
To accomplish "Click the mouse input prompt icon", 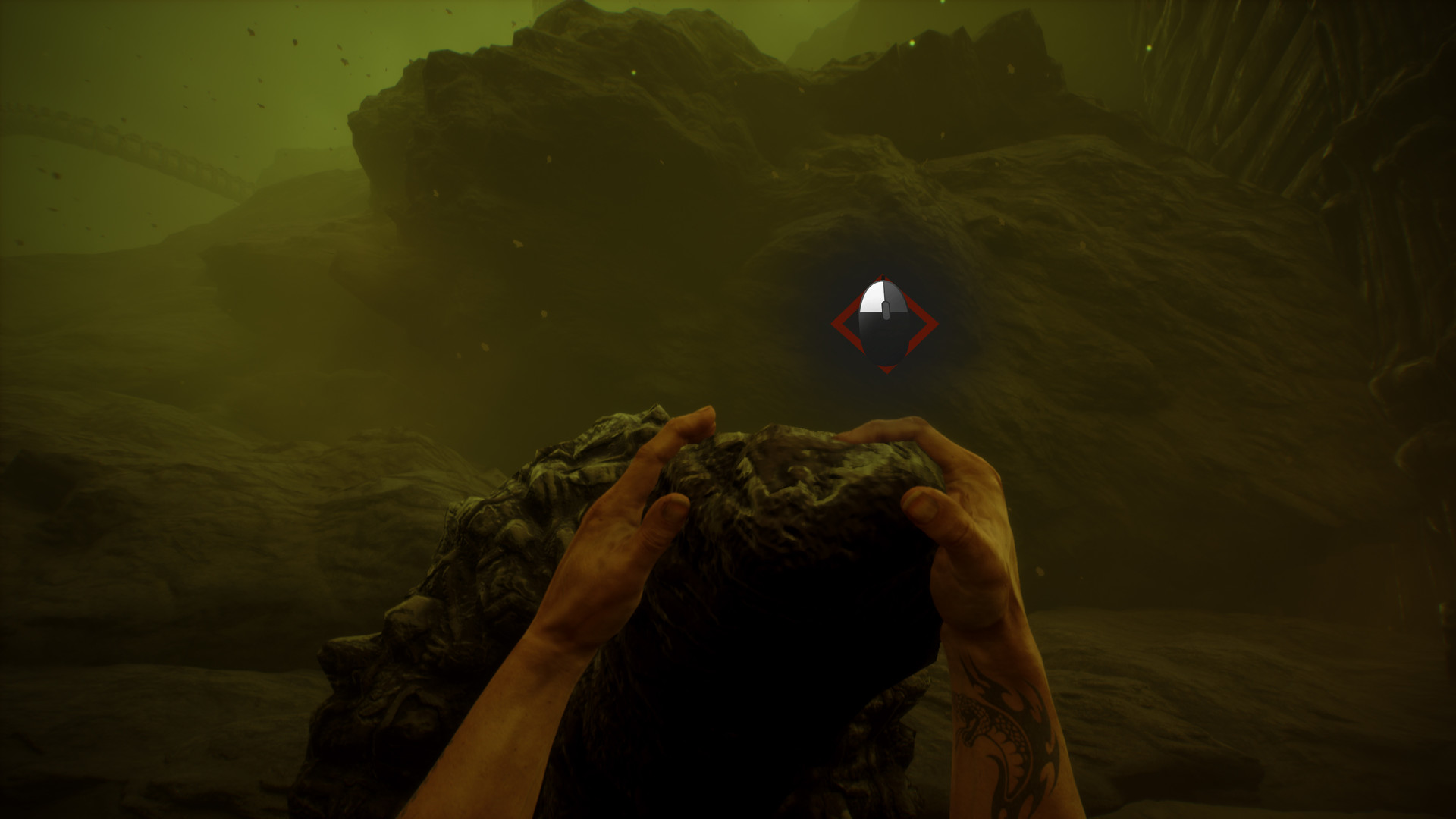I will click(882, 322).
